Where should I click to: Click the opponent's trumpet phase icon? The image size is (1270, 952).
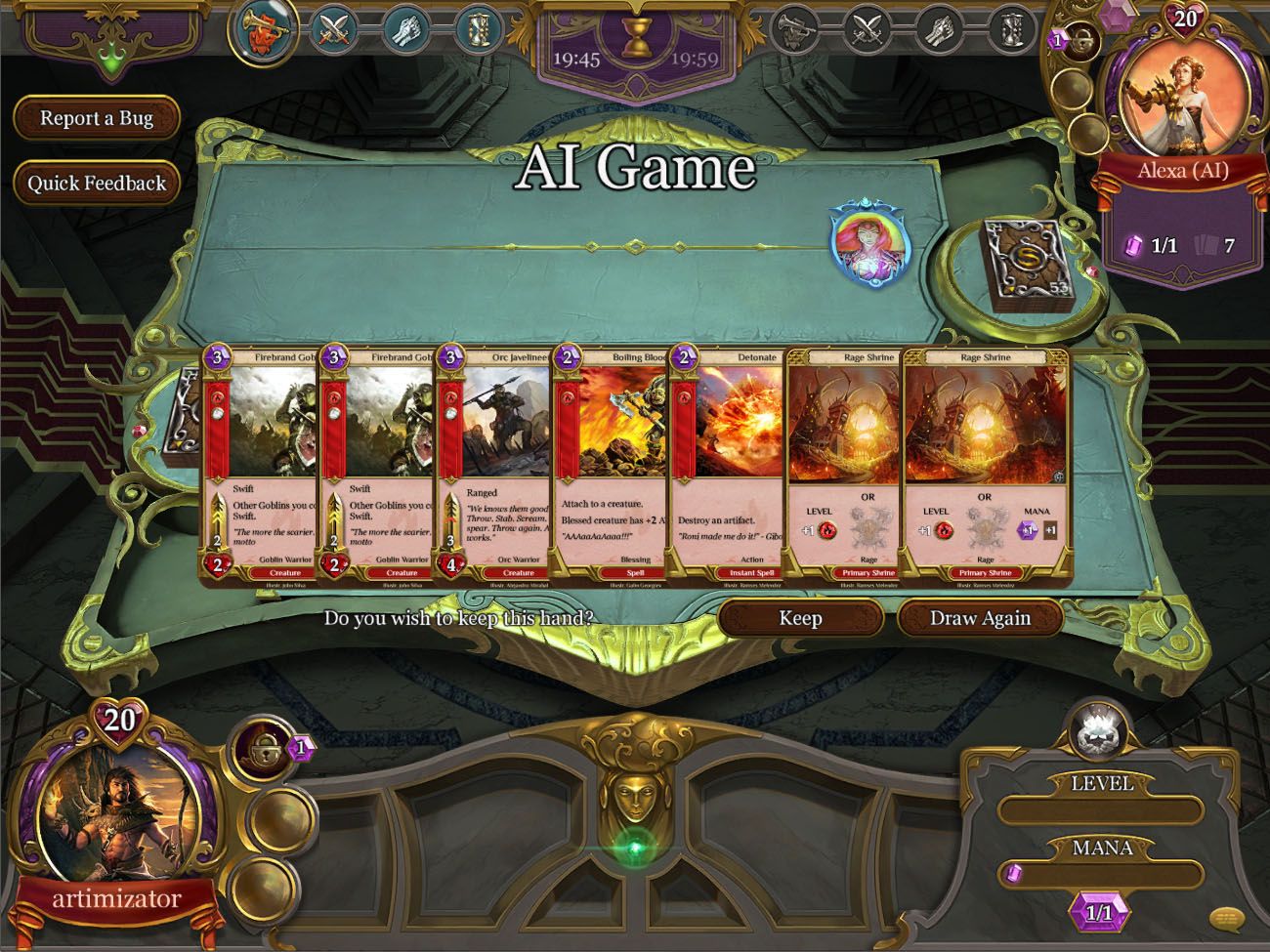pos(795,29)
